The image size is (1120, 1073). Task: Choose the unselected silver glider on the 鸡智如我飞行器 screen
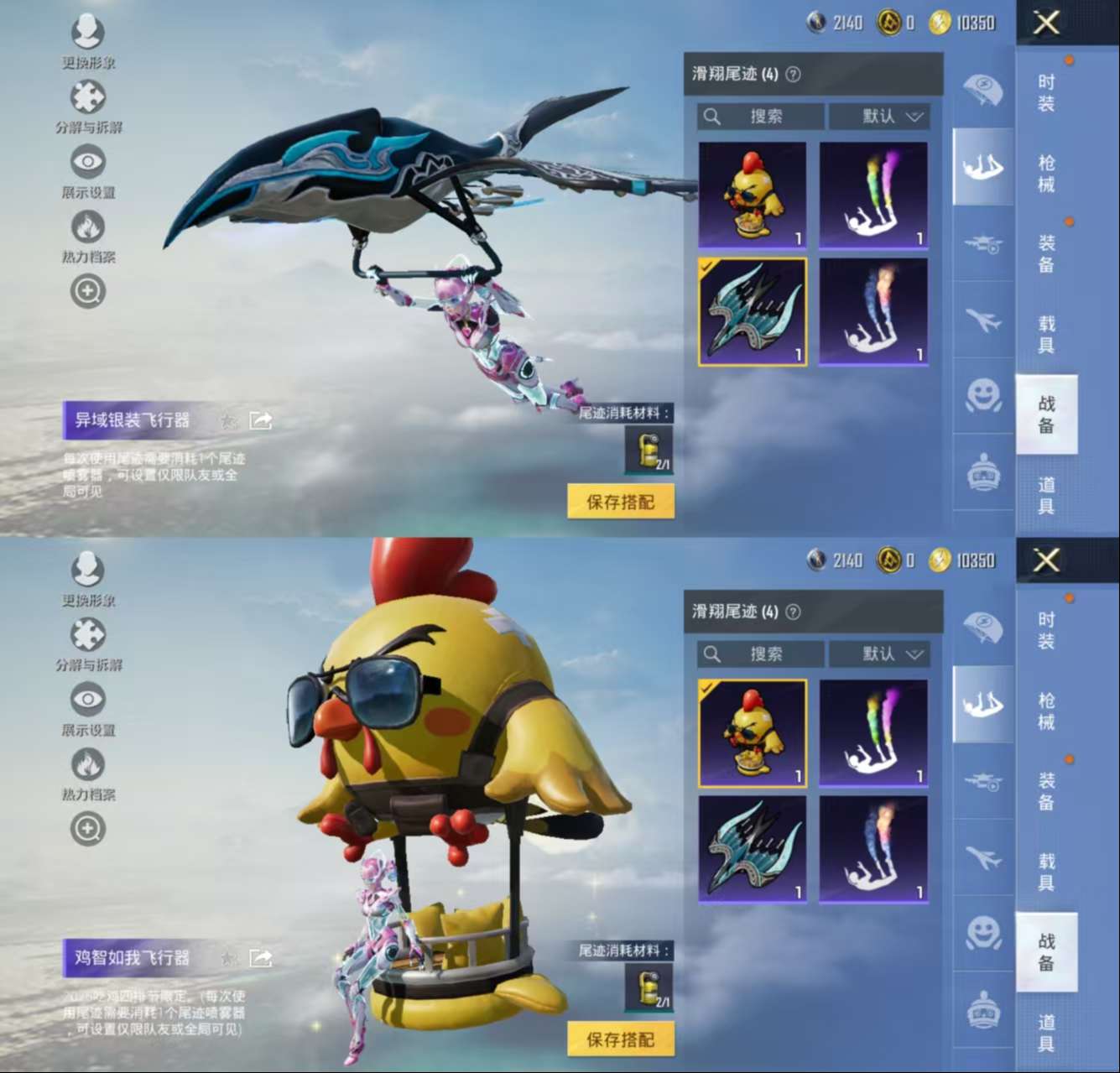point(753,848)
